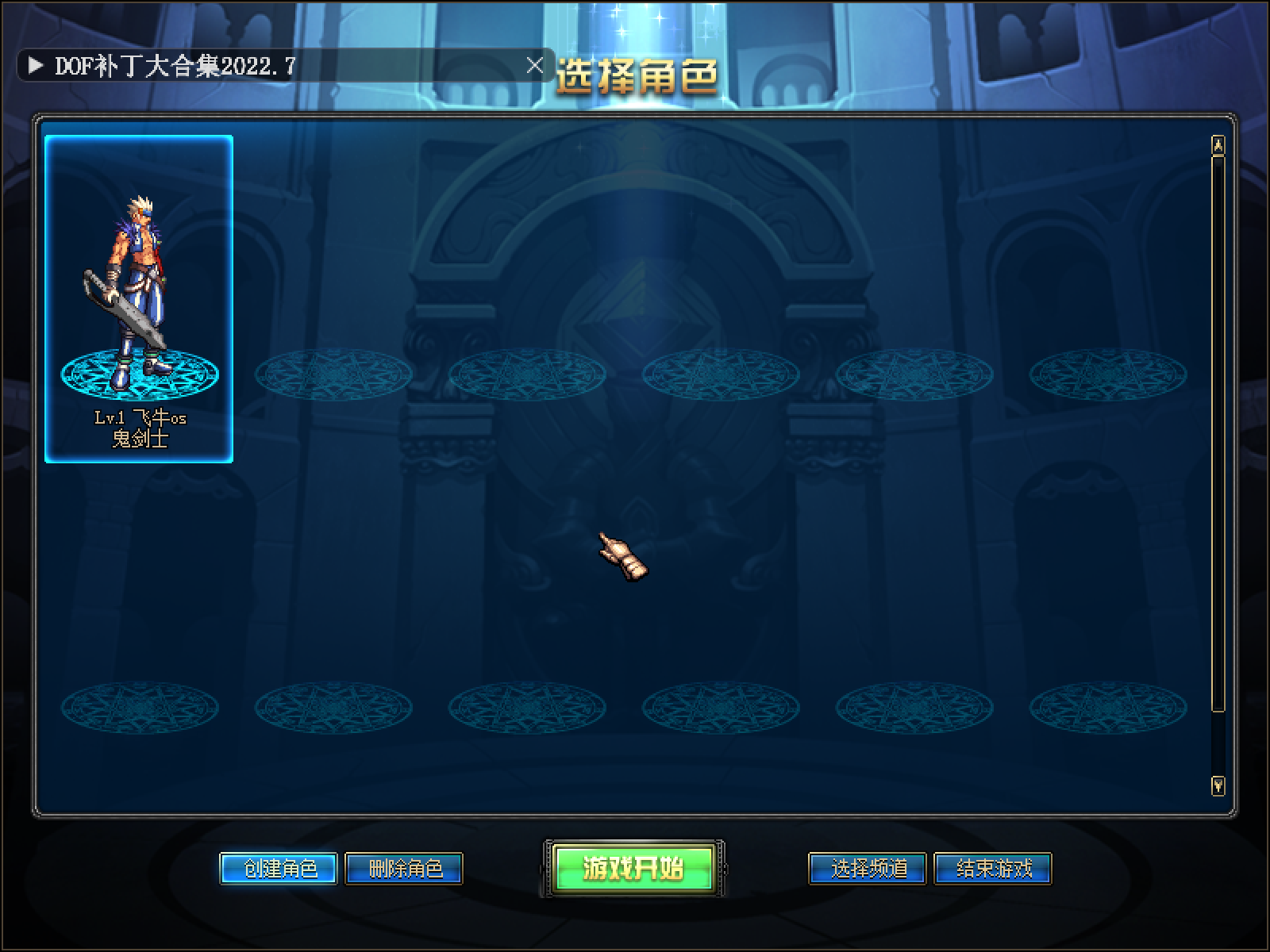Close the DOF补丁大合集 banner
This screenshot has width=1270, height=952.
tap(536, 65)
